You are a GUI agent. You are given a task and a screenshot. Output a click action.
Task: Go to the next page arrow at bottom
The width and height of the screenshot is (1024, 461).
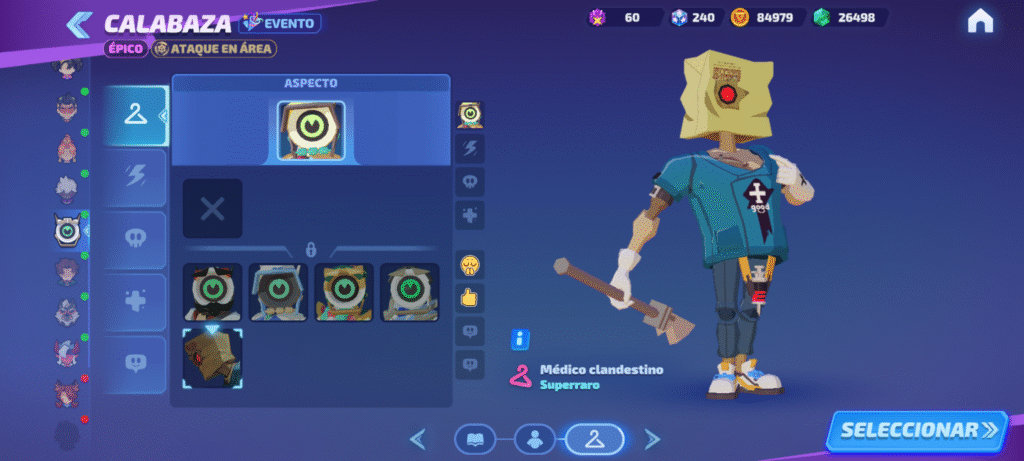point(652,438)
